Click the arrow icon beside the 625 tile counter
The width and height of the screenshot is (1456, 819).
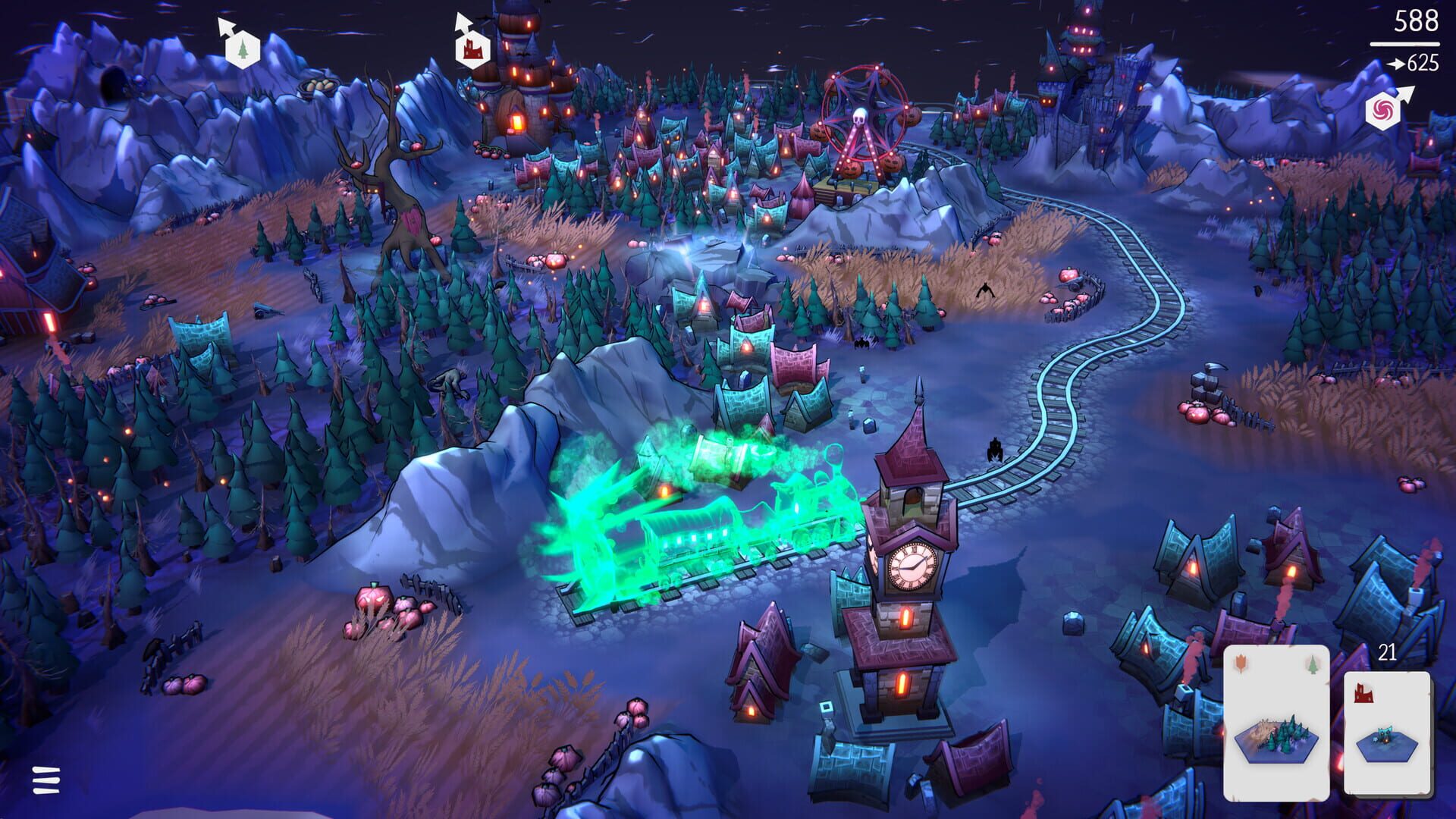(1396, 64)
